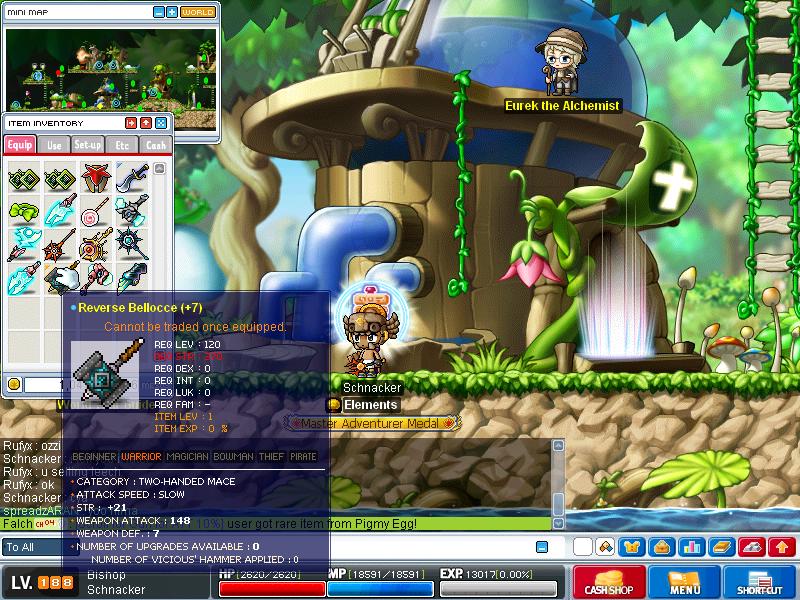Close the Item Inventory window

pos(161,122)
